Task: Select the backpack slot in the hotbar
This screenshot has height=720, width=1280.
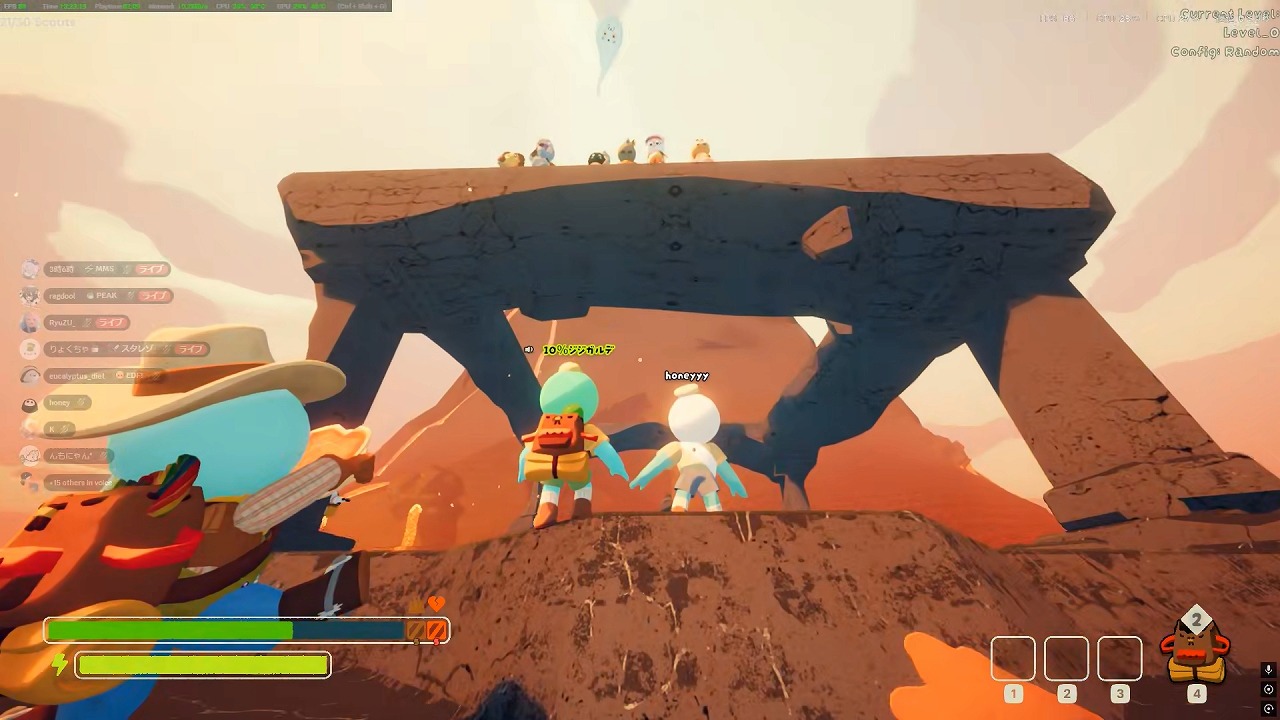Action: pyautogui.click(x=1195, y=651)
